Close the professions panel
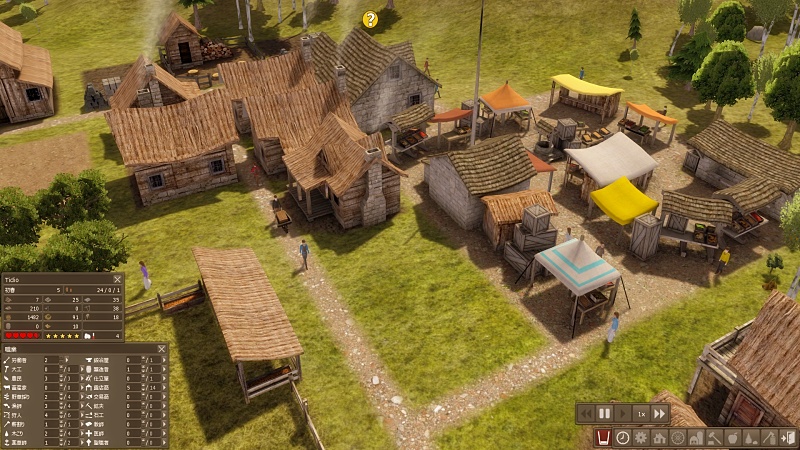Image resolution: width=800 pixels, height=450 pixels. click(162, 350)
